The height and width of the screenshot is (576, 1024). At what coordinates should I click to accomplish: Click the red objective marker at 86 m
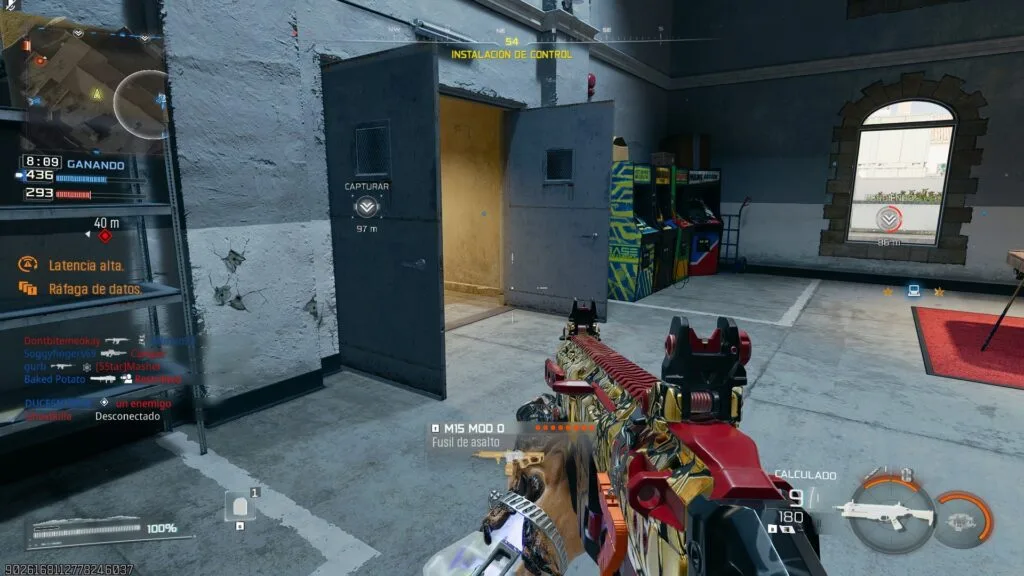click(x=886, y=219)
